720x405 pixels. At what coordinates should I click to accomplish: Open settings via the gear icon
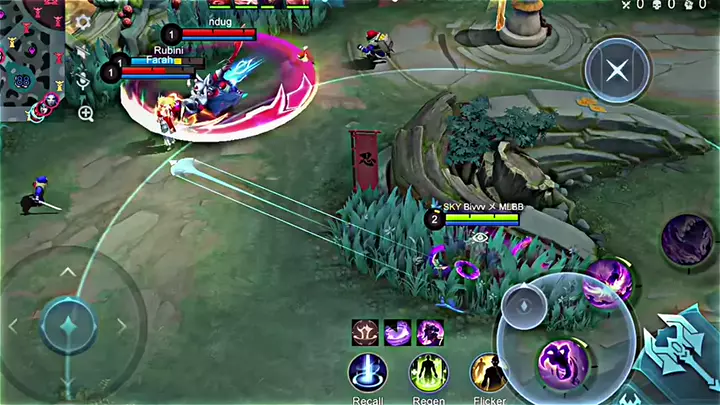83,21
